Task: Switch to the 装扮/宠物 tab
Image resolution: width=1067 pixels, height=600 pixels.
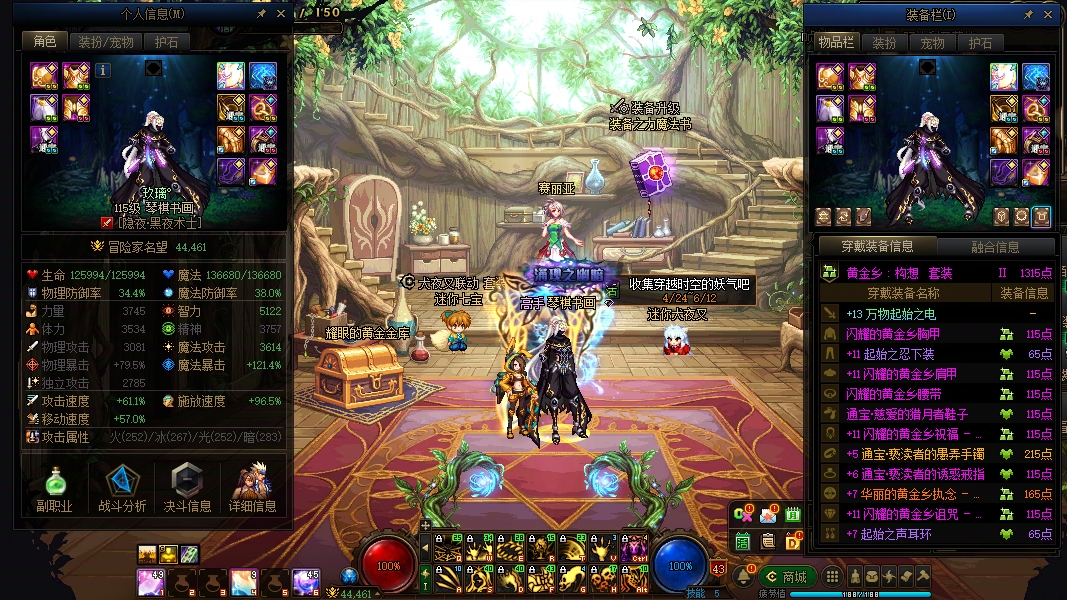Action: 105,42
